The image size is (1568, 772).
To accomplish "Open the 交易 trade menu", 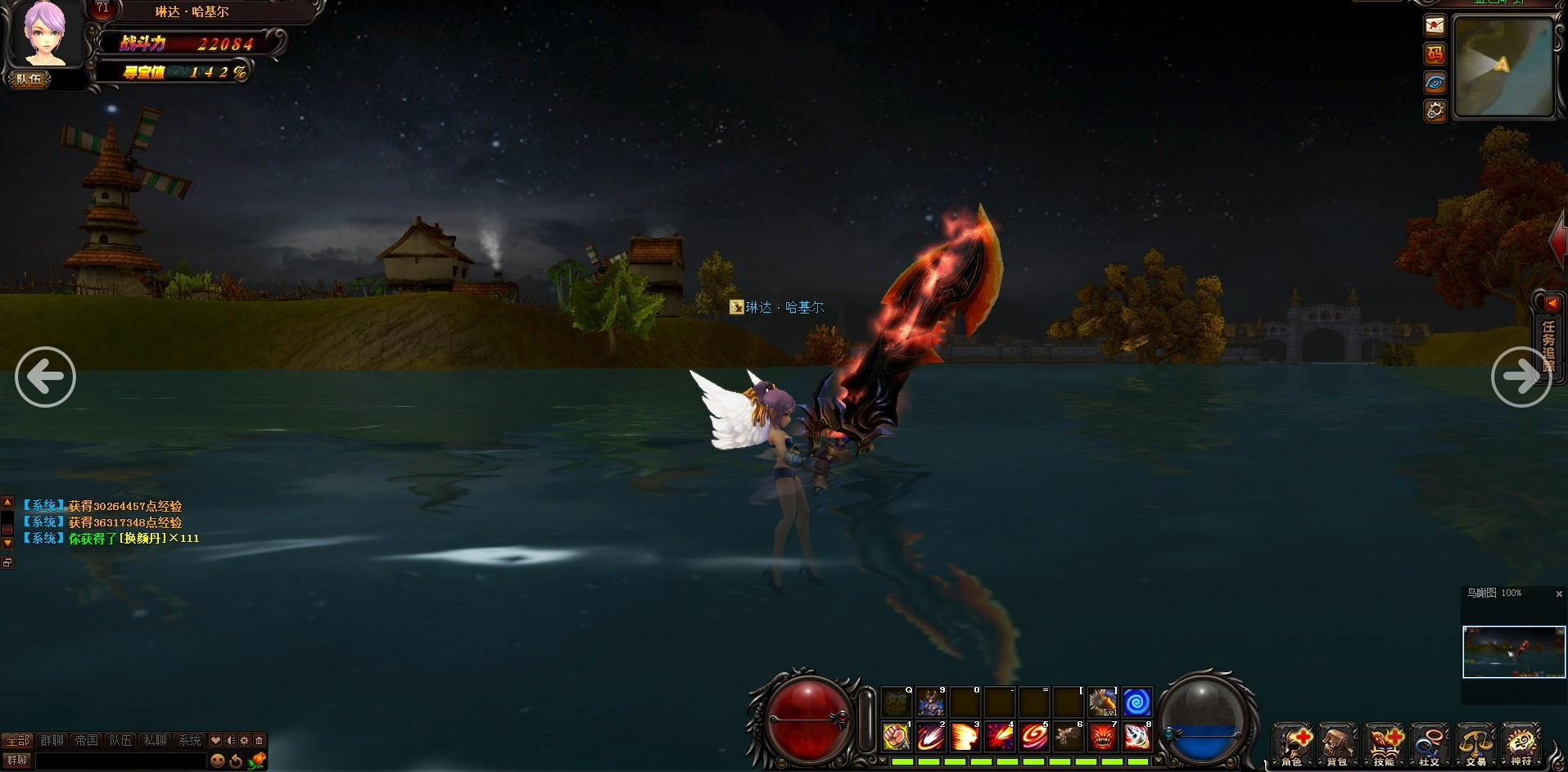I will [x=1475, y=744].
